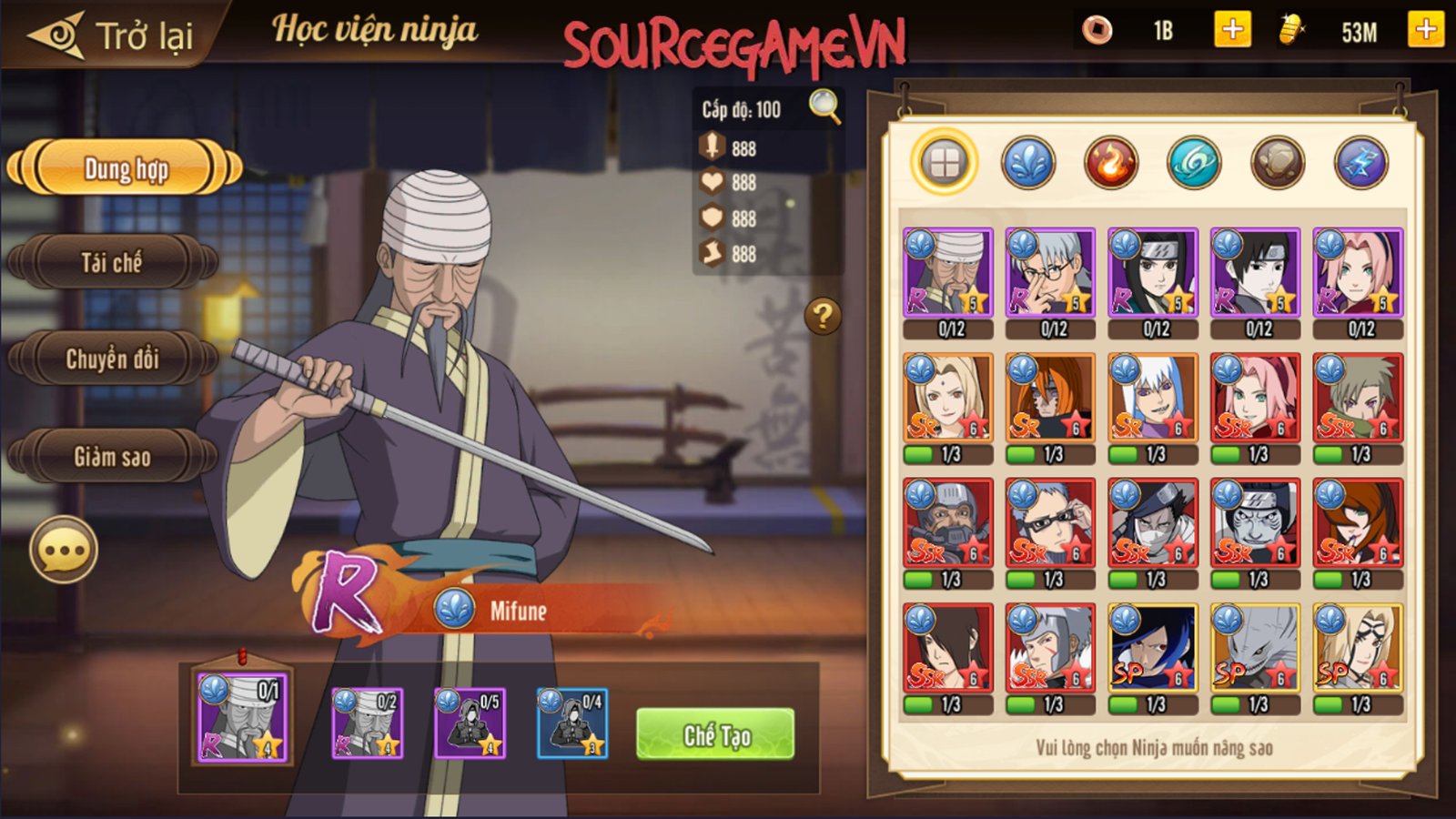Show help with the question mark button

coord(823,316)
